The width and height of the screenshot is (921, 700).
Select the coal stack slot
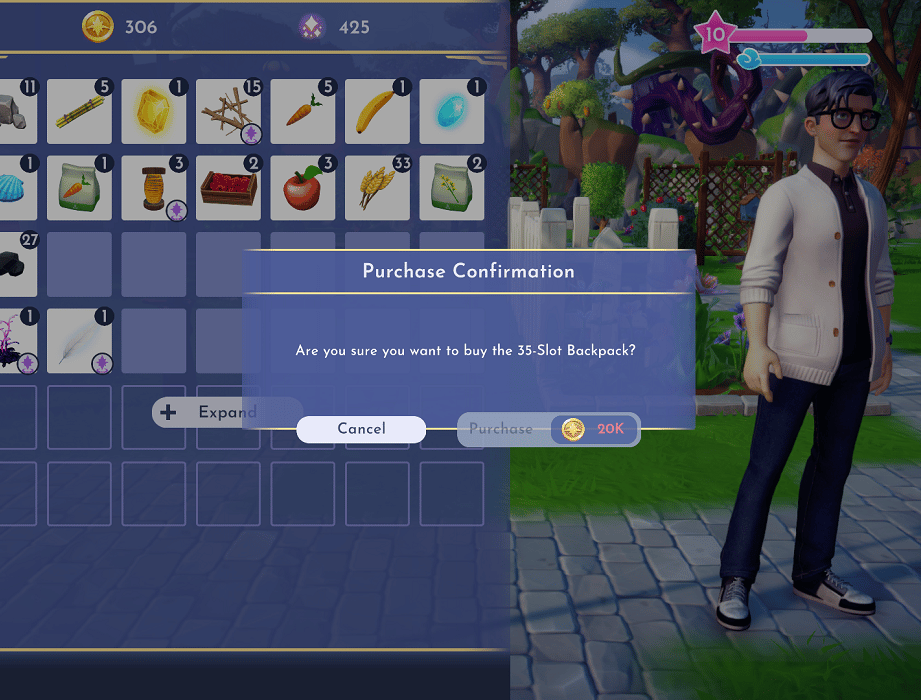pos(18,263)
